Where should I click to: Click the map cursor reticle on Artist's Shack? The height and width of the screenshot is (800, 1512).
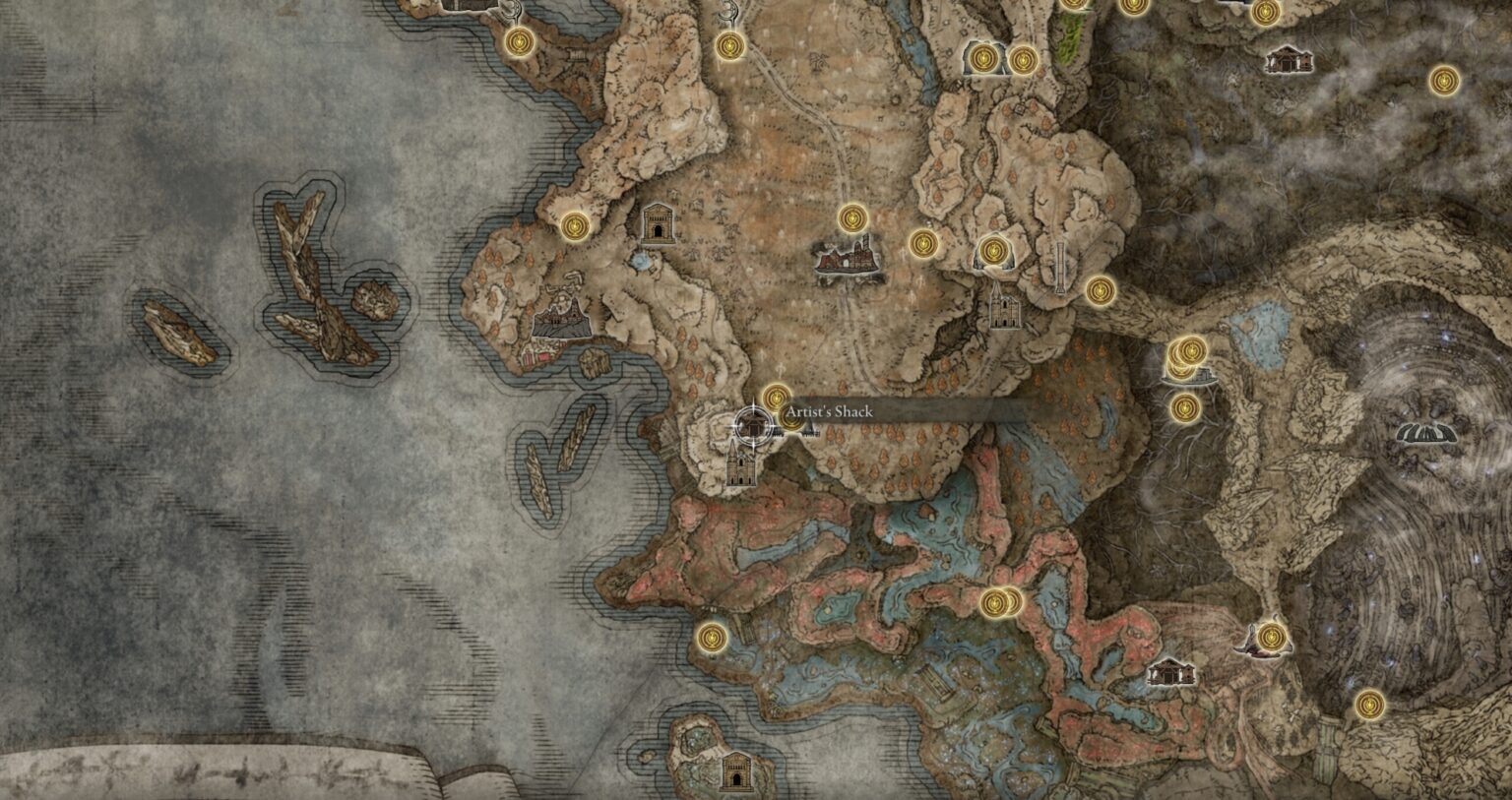pyautogui.click(x=751, y=426)
